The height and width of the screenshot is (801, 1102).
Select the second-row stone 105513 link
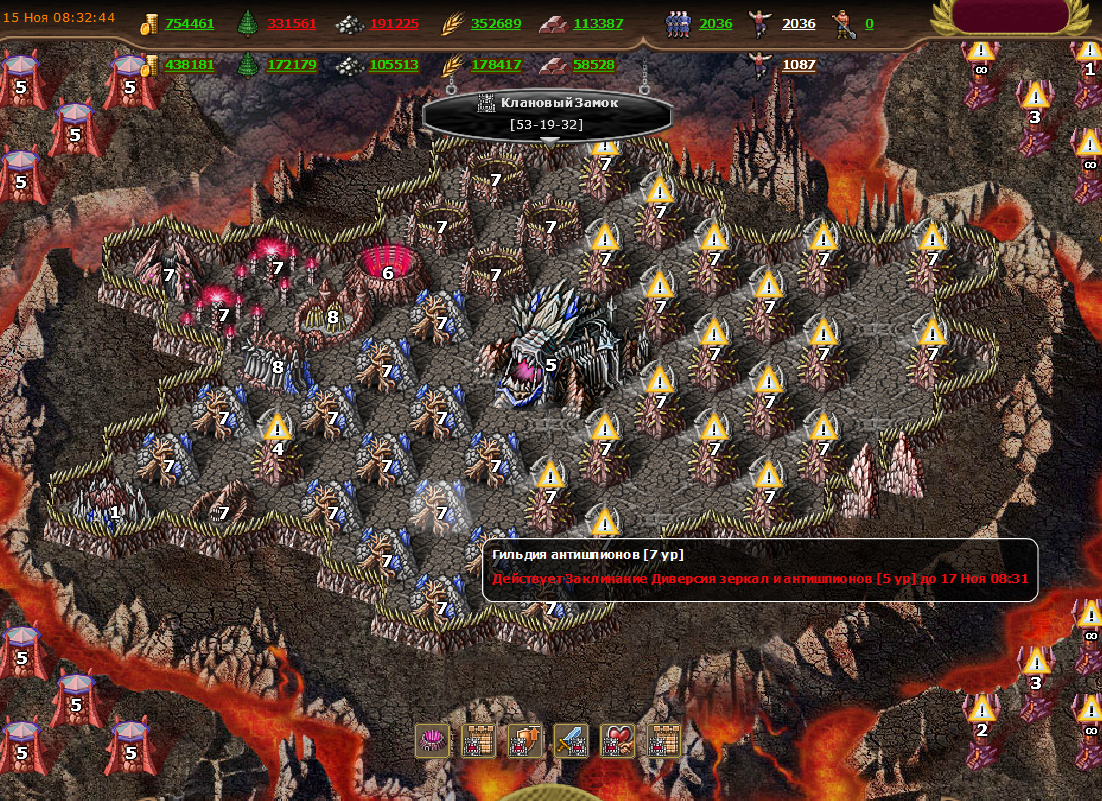coord(394,65)
